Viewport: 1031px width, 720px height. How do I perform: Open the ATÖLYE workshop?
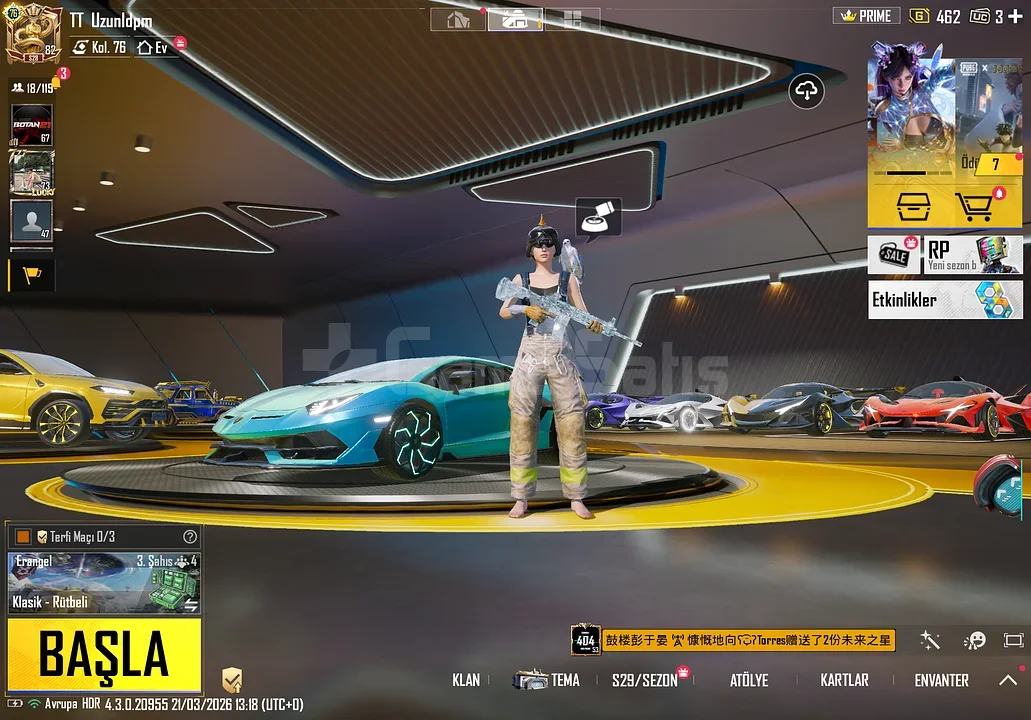(x=749, y=680)
